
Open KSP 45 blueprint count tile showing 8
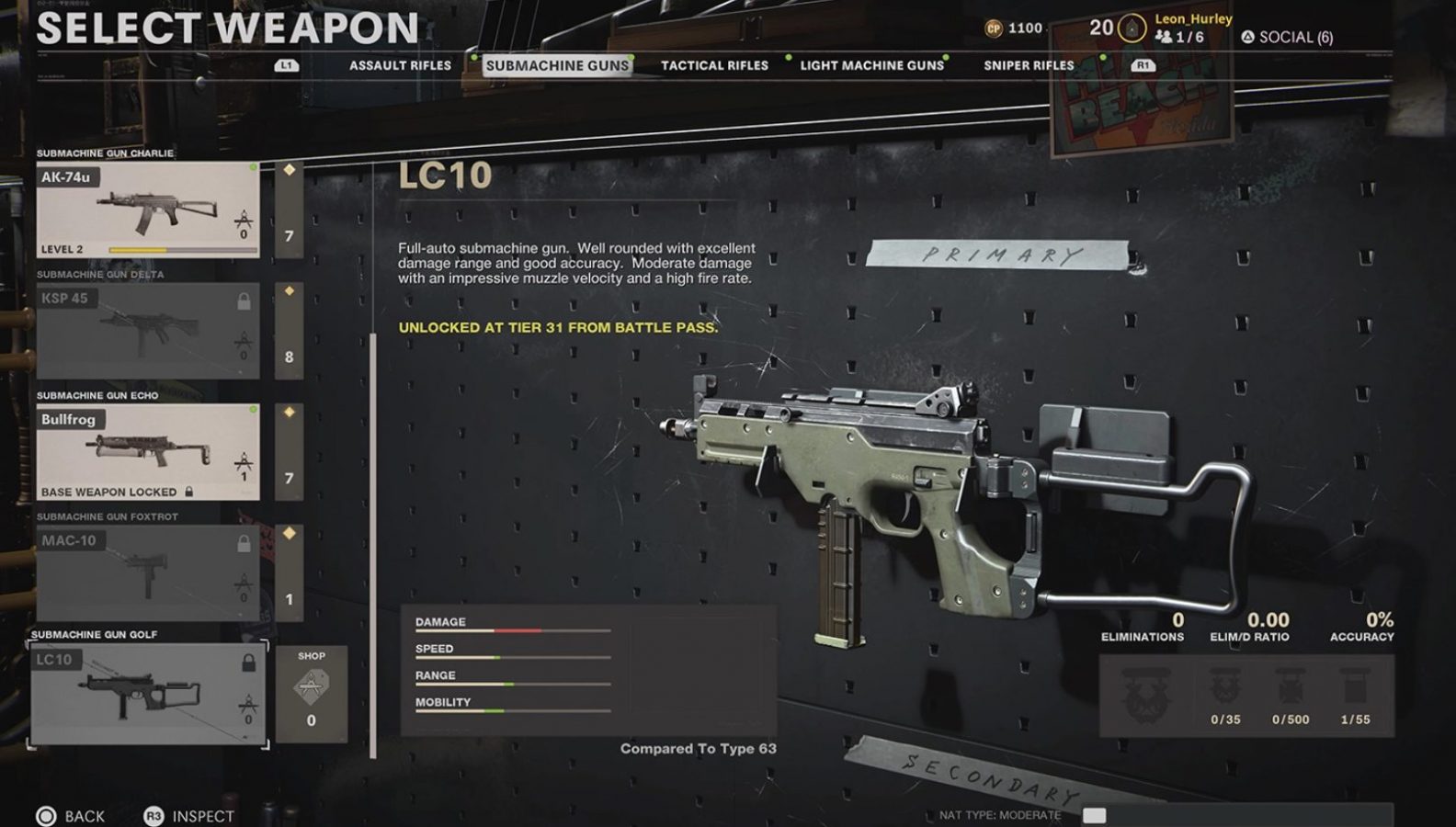pos(289,331)
